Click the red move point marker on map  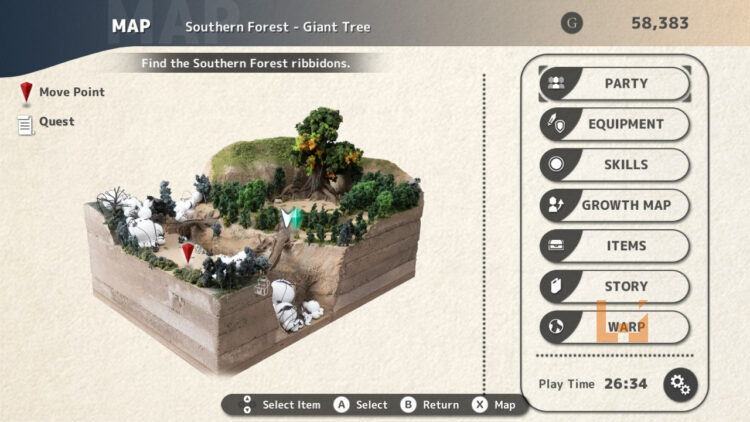click(x=188, y=252)
